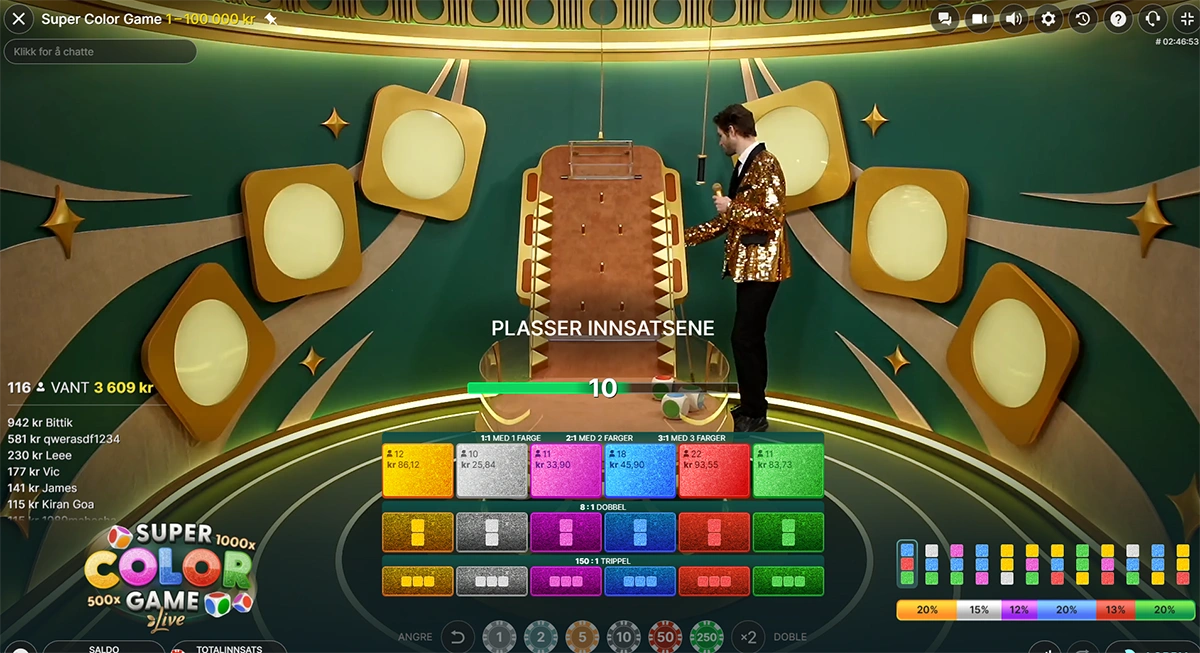Image resolution: width=1200 pixels, height=653 pixels.
Task: Choose the blue single color bet
Action: [640, 471]
